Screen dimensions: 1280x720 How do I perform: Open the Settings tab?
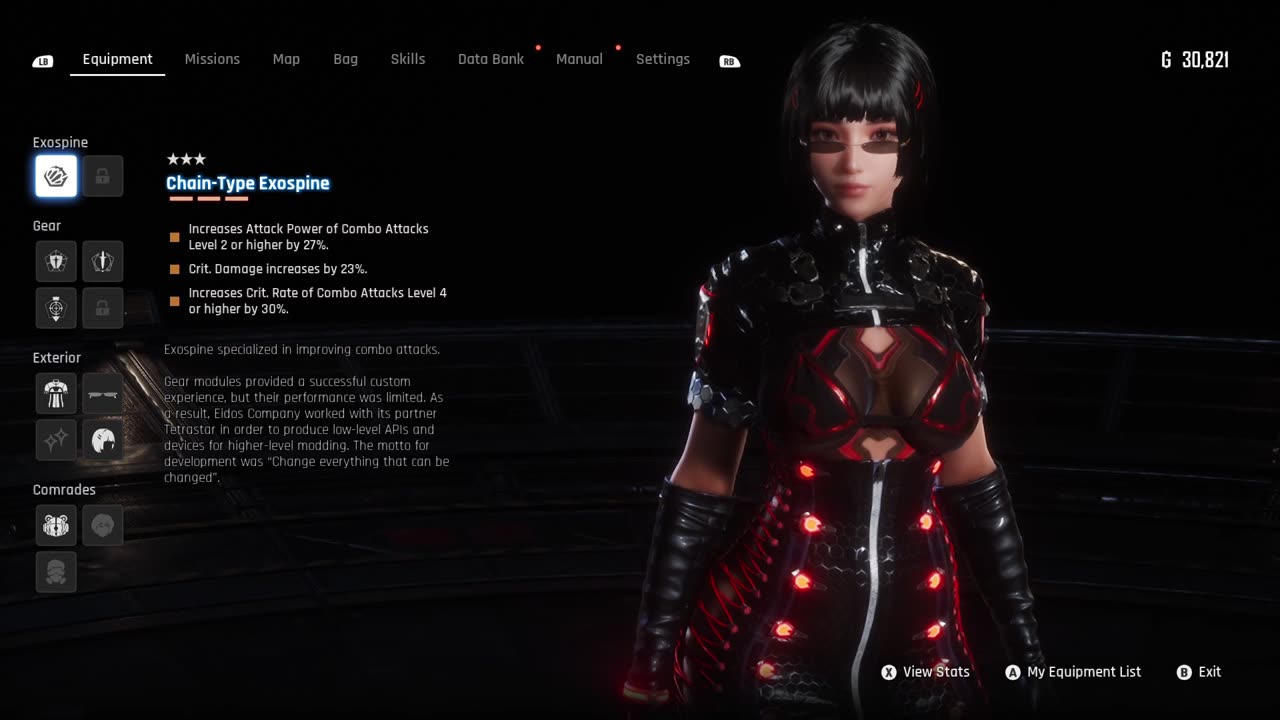662,59
